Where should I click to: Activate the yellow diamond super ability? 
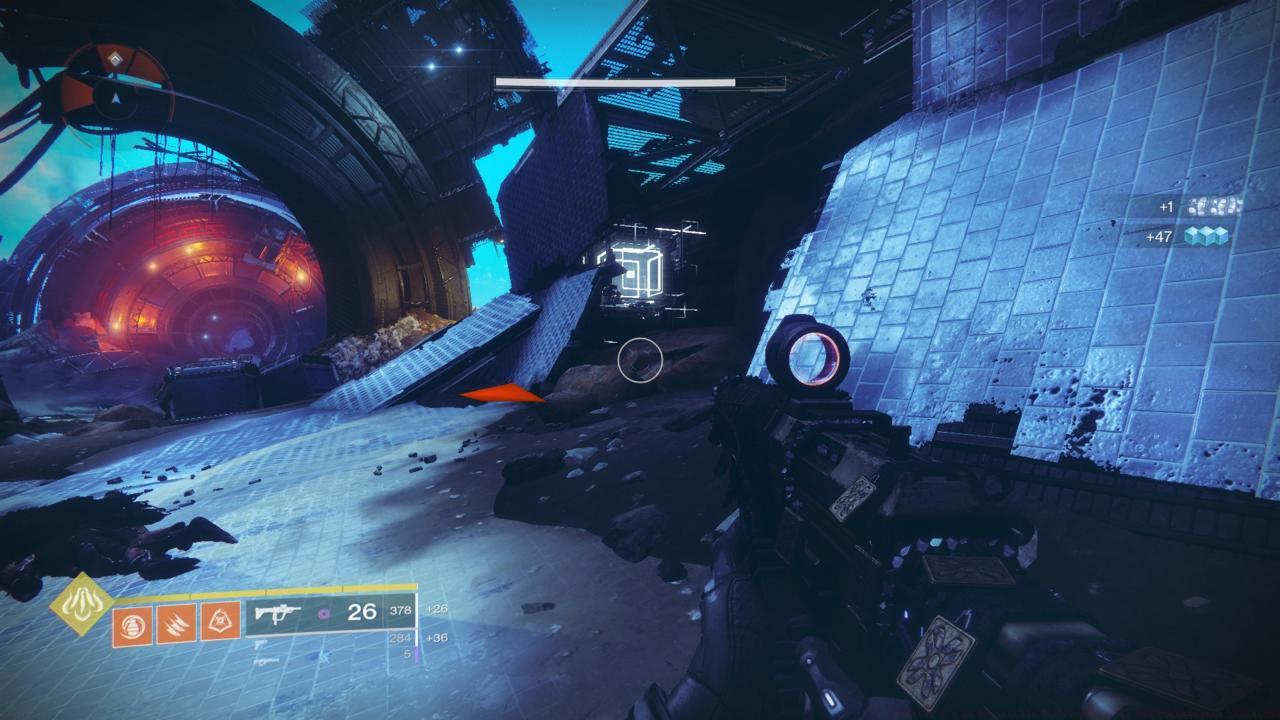pyautogui.click(x=82, y=604)
